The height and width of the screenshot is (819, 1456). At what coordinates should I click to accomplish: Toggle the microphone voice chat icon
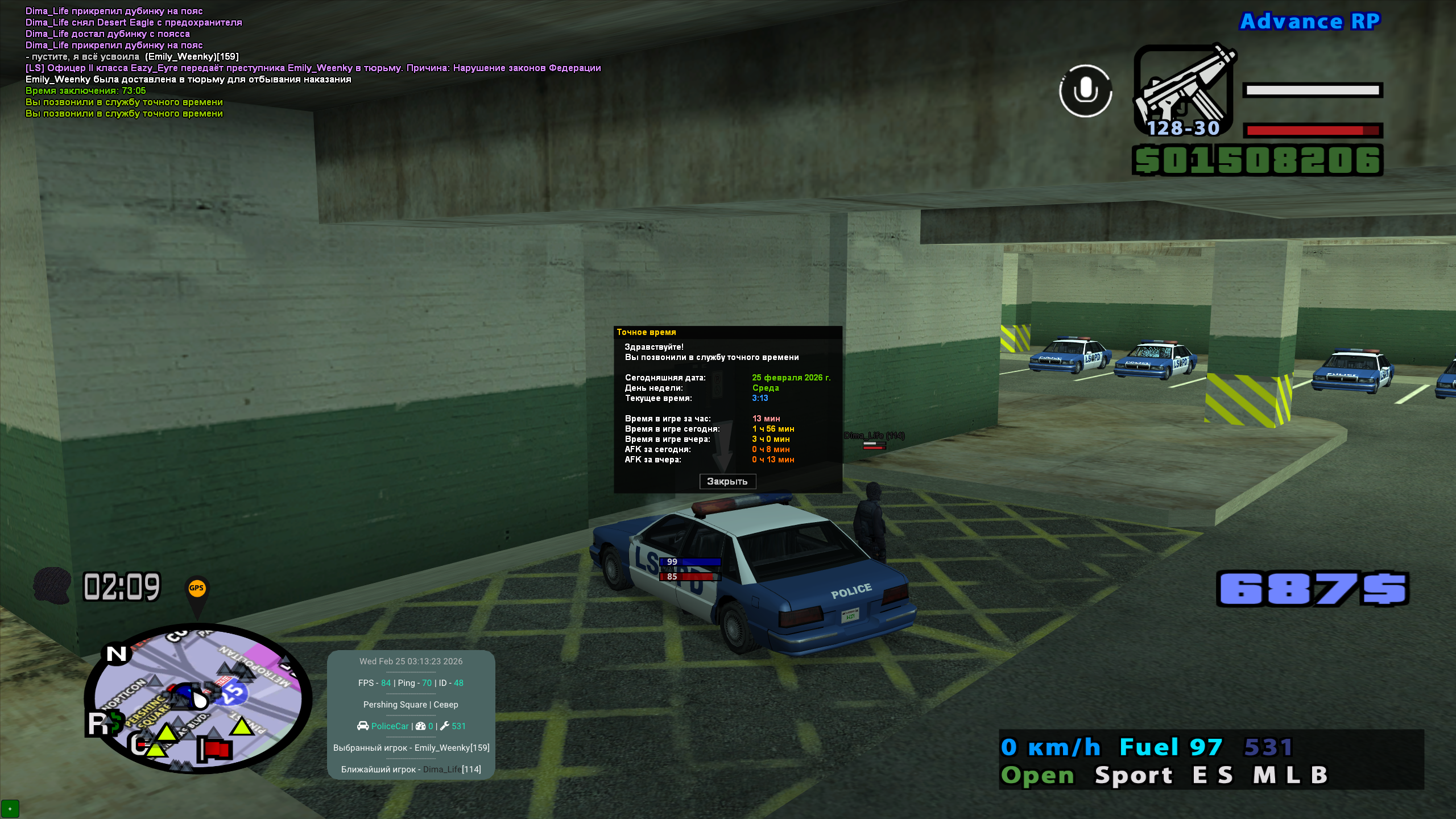[1085, 91]
